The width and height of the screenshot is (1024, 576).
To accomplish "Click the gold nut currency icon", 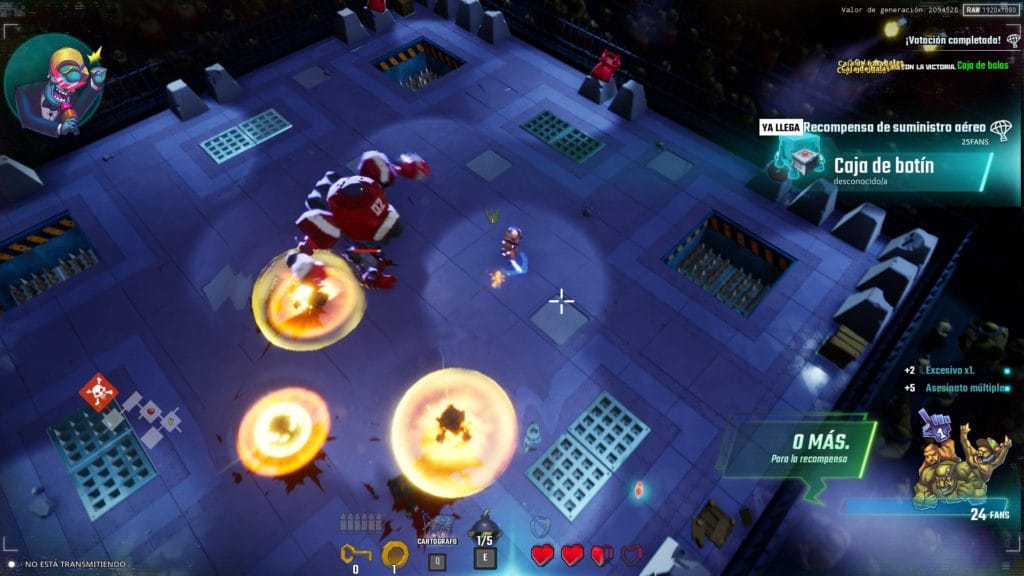I will (395, 553).
